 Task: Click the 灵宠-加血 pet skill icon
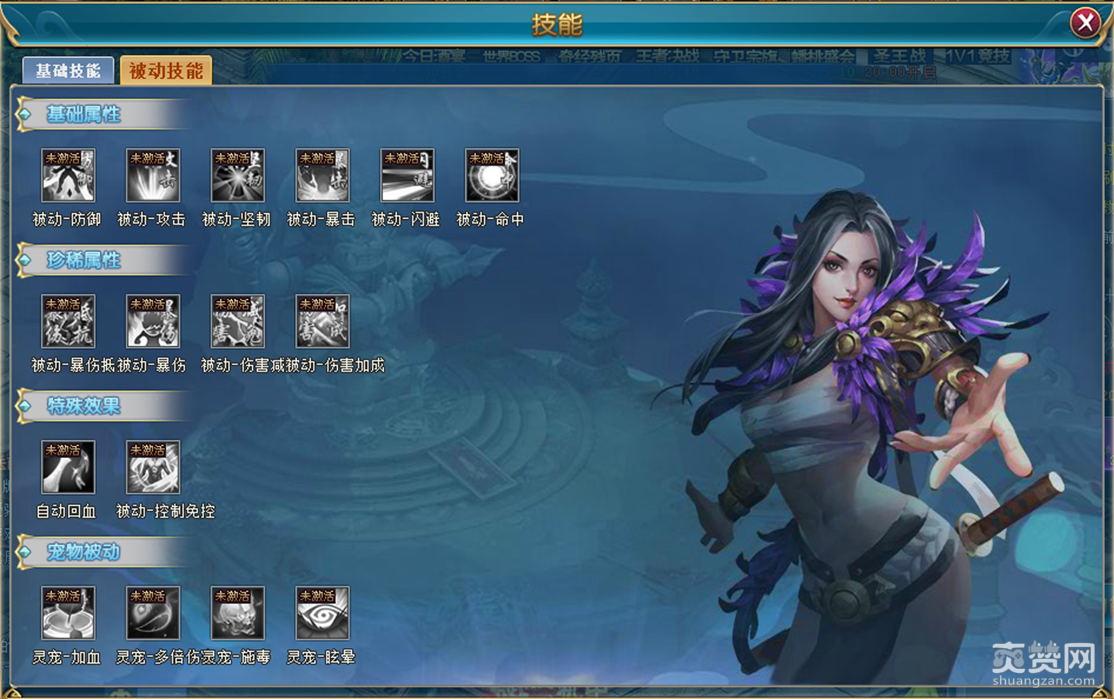click(68, 613)
